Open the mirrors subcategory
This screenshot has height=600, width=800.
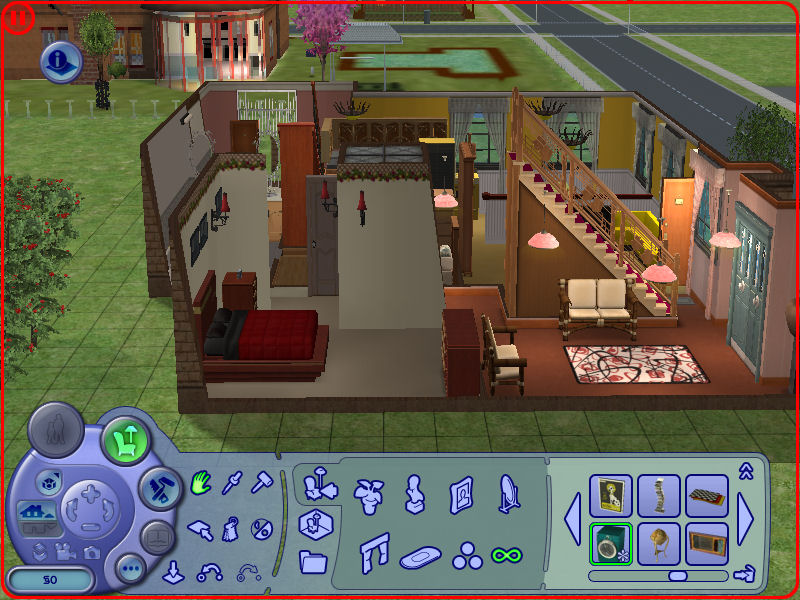(507, 492)
